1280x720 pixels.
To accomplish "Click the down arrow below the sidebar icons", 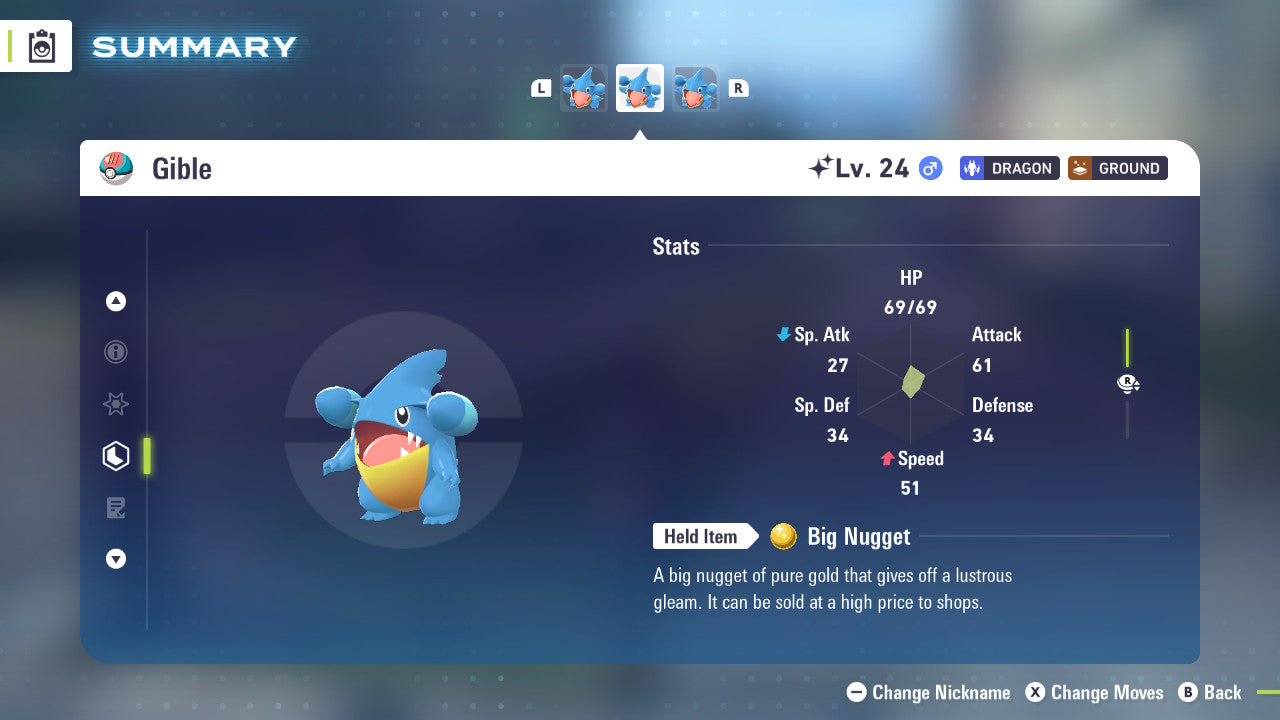I will click(x=116, y=559).
